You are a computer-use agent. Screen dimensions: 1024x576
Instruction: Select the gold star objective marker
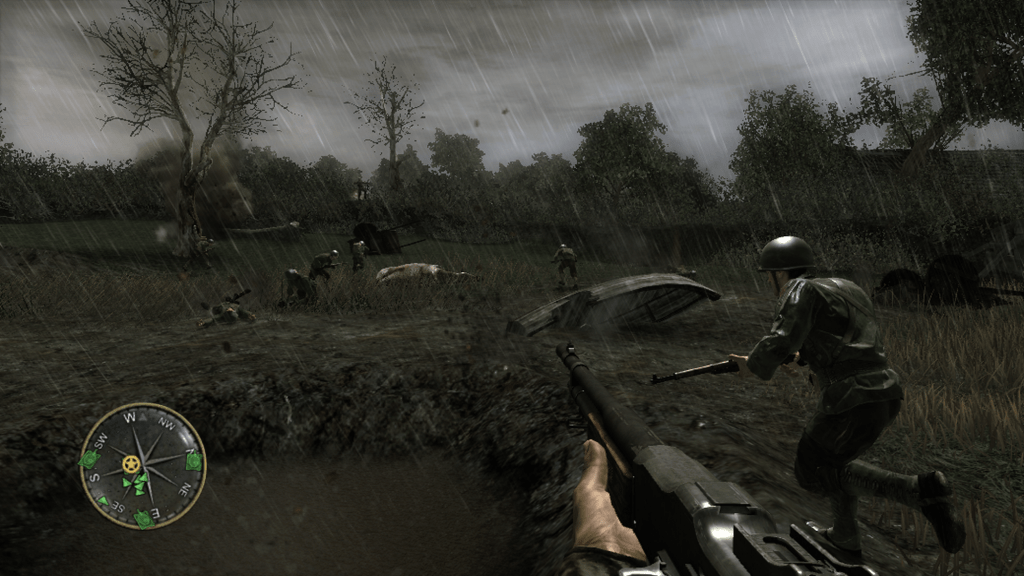click(131, 464)
